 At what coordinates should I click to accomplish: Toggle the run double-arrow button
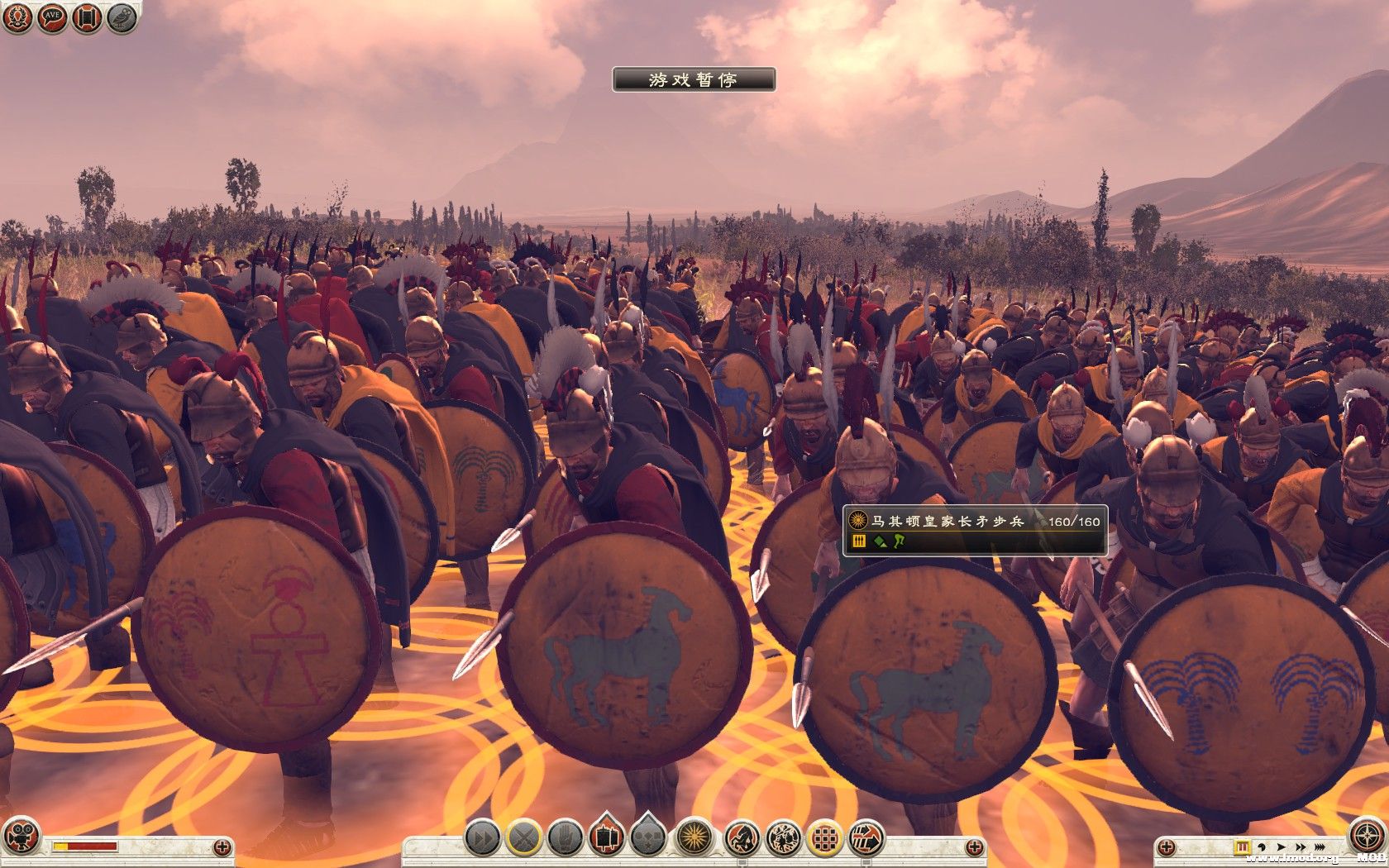click(x=481, y=838)
